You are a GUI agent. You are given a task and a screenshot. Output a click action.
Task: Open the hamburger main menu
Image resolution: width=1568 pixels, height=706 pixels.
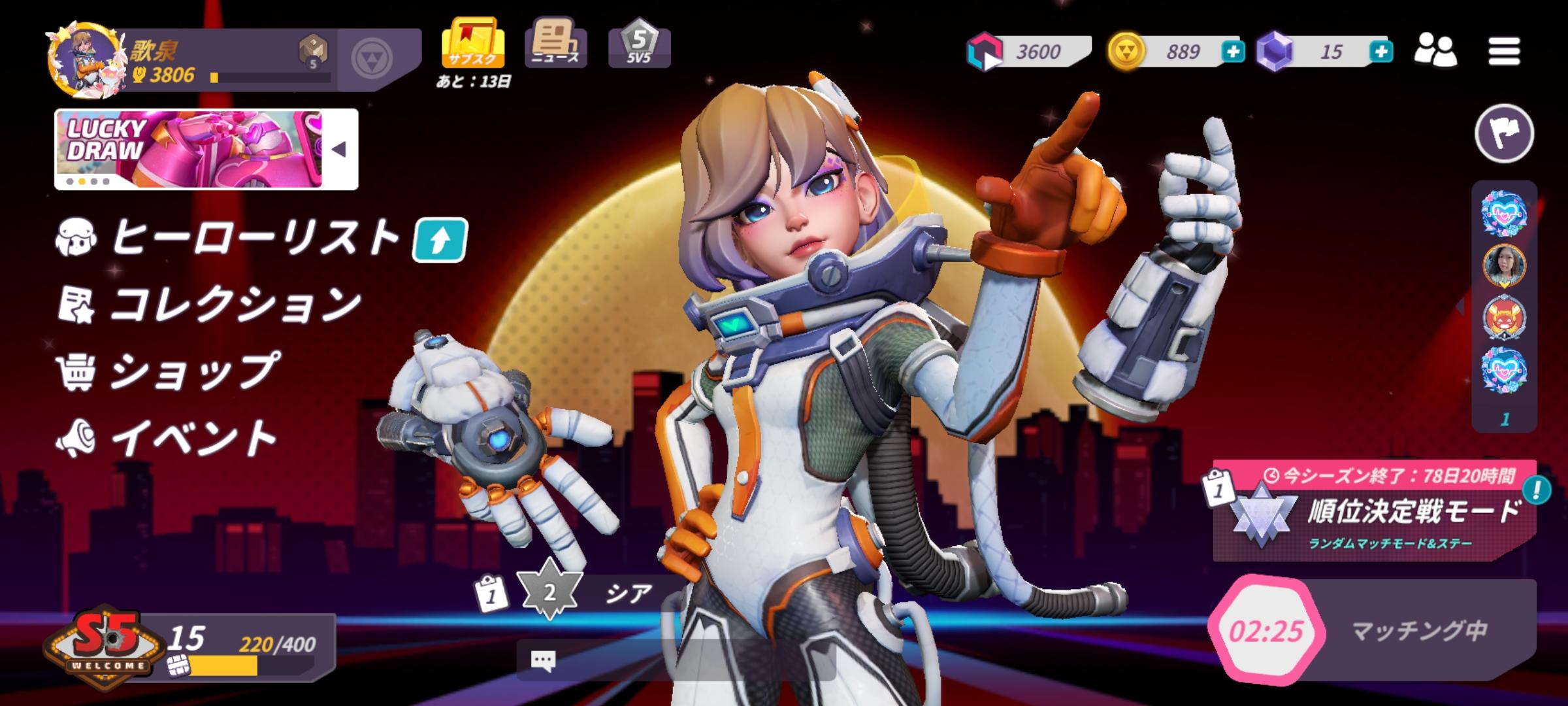click(1504, 51)
